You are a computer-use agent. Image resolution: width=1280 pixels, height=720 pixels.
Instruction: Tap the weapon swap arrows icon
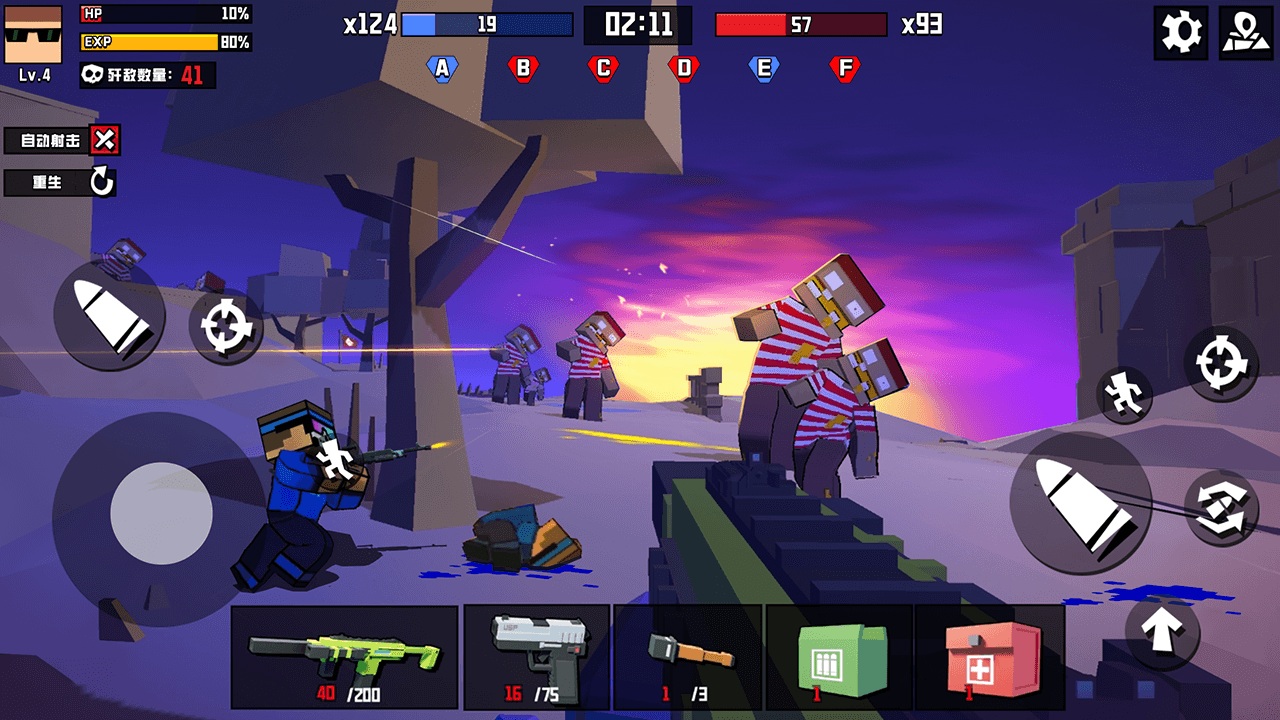[1222, 508]
